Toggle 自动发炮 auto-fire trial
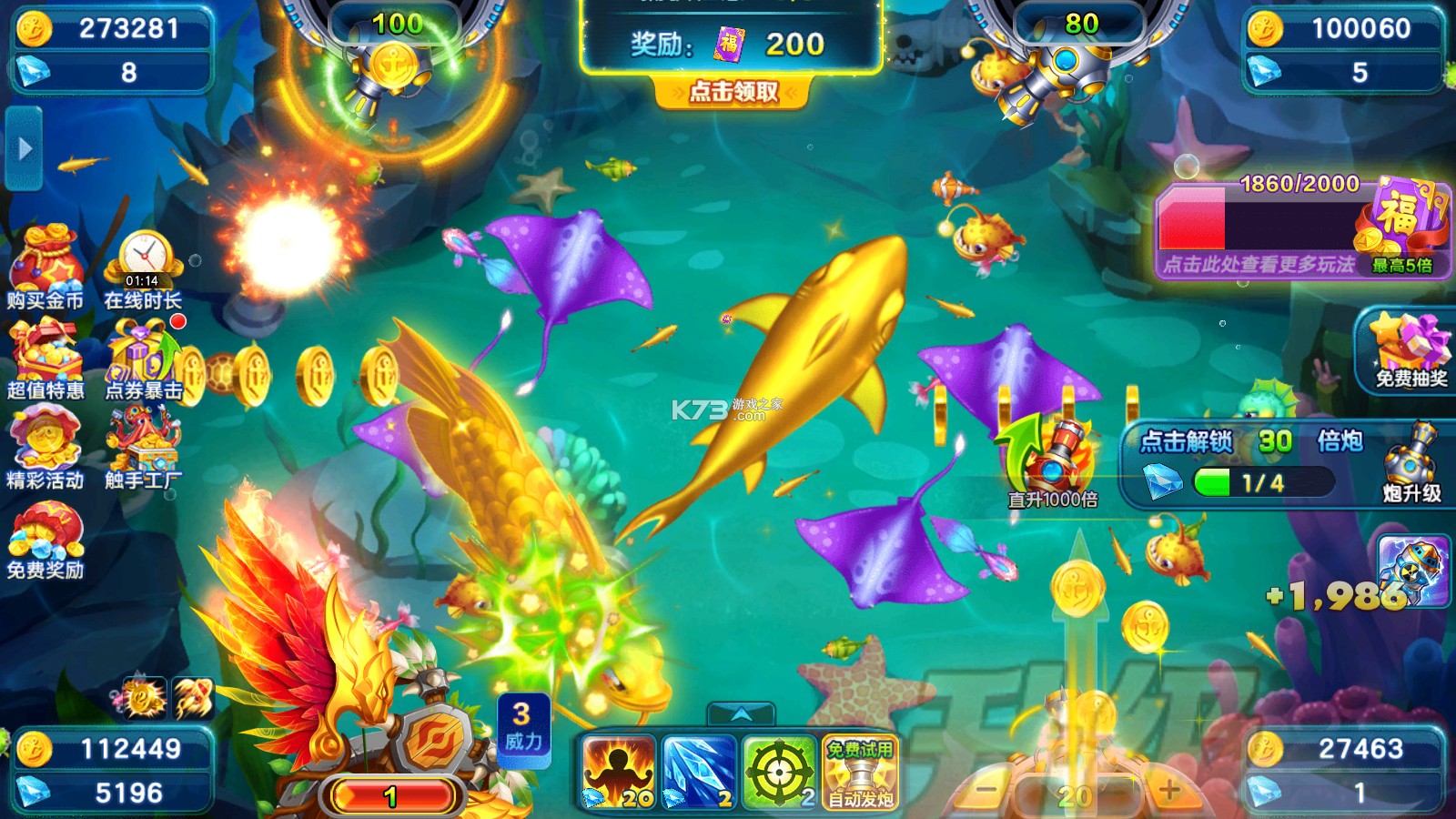The width and height of the screenshot is (1456, 819). [x=860, y=773]
